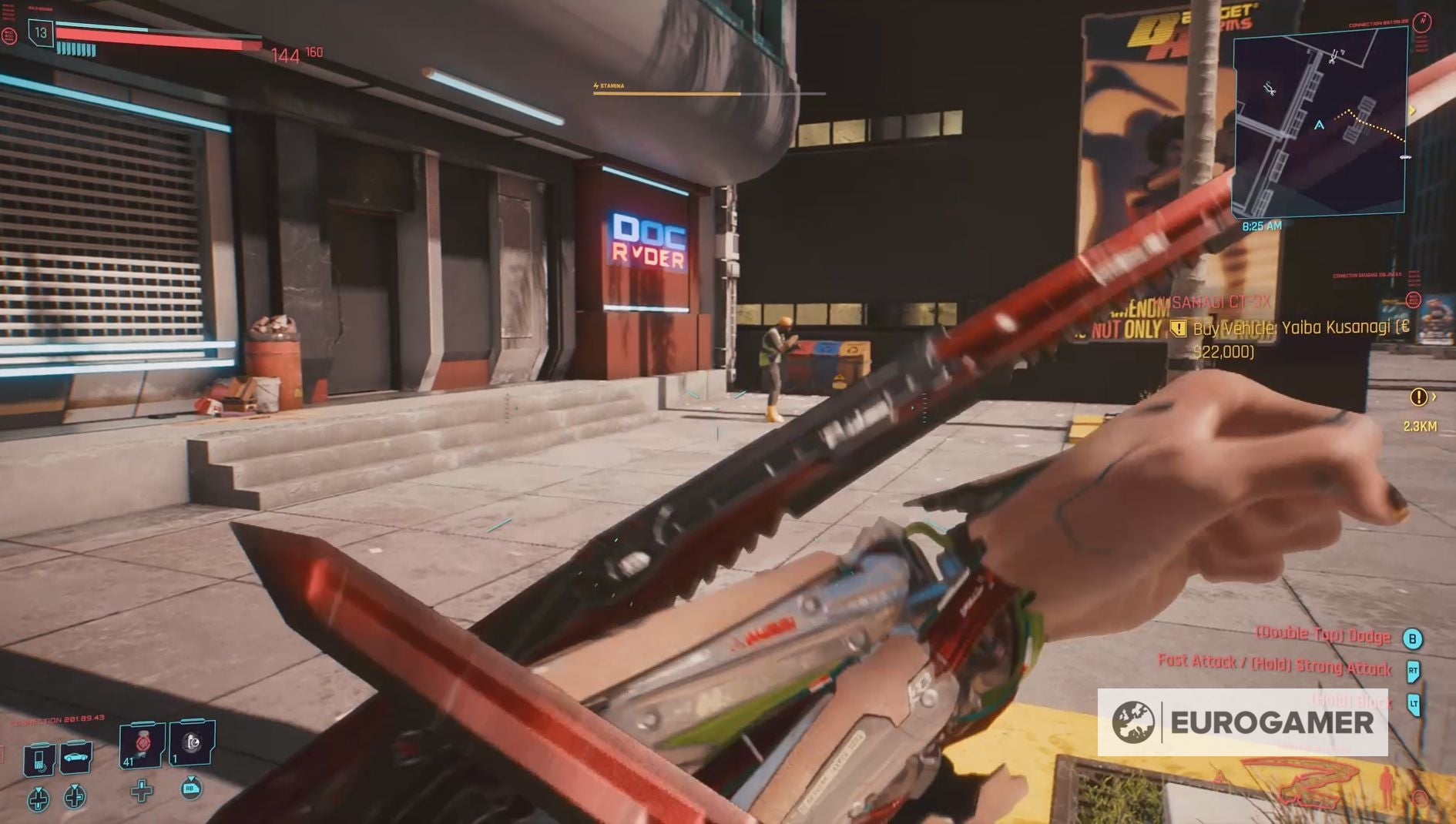Select the phone icon in the quickslot bar
The image size is (1456, 824).
pos(39,759)
